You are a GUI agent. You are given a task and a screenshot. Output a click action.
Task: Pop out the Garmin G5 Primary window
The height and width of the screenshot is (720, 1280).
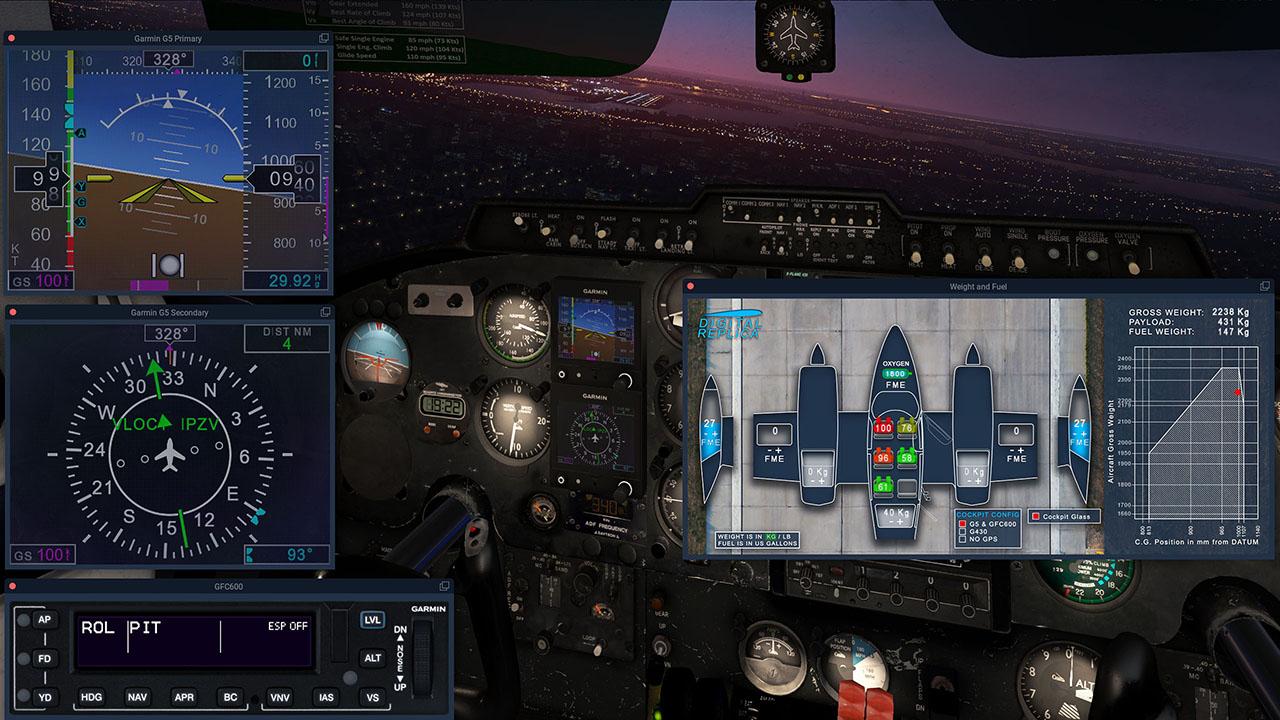point(324,38)
